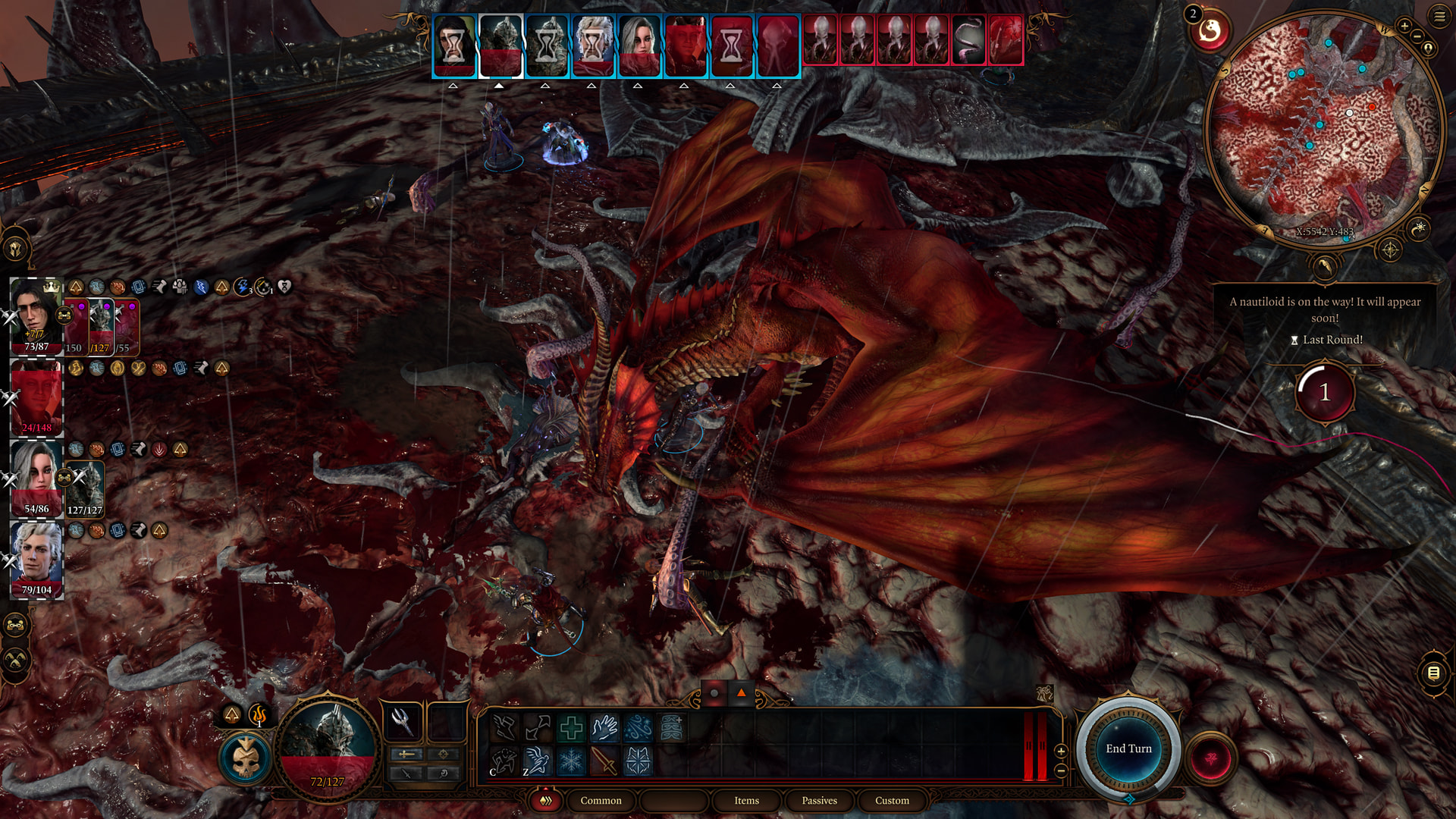Use the green cross healing action
Screen dimensions: 1456x819
(x=570, y=729)
